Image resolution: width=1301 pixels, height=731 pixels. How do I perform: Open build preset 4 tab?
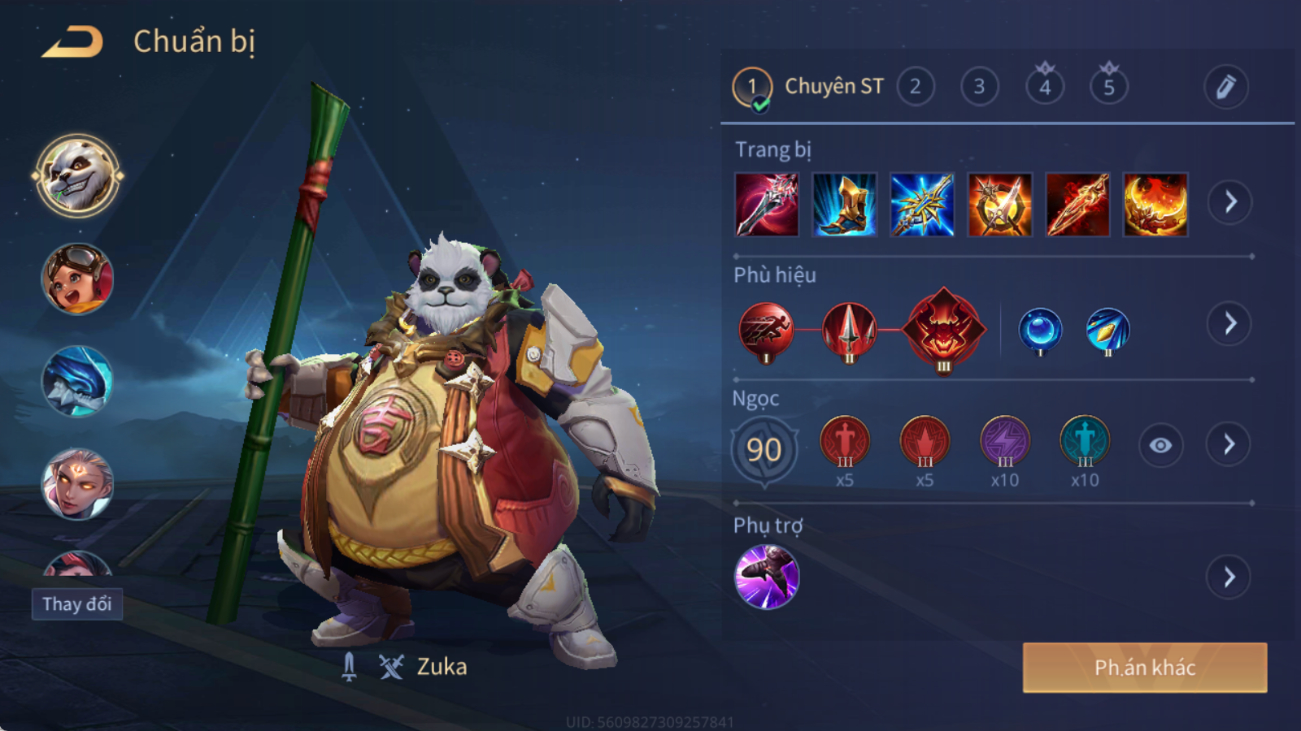coord(1044,86)
